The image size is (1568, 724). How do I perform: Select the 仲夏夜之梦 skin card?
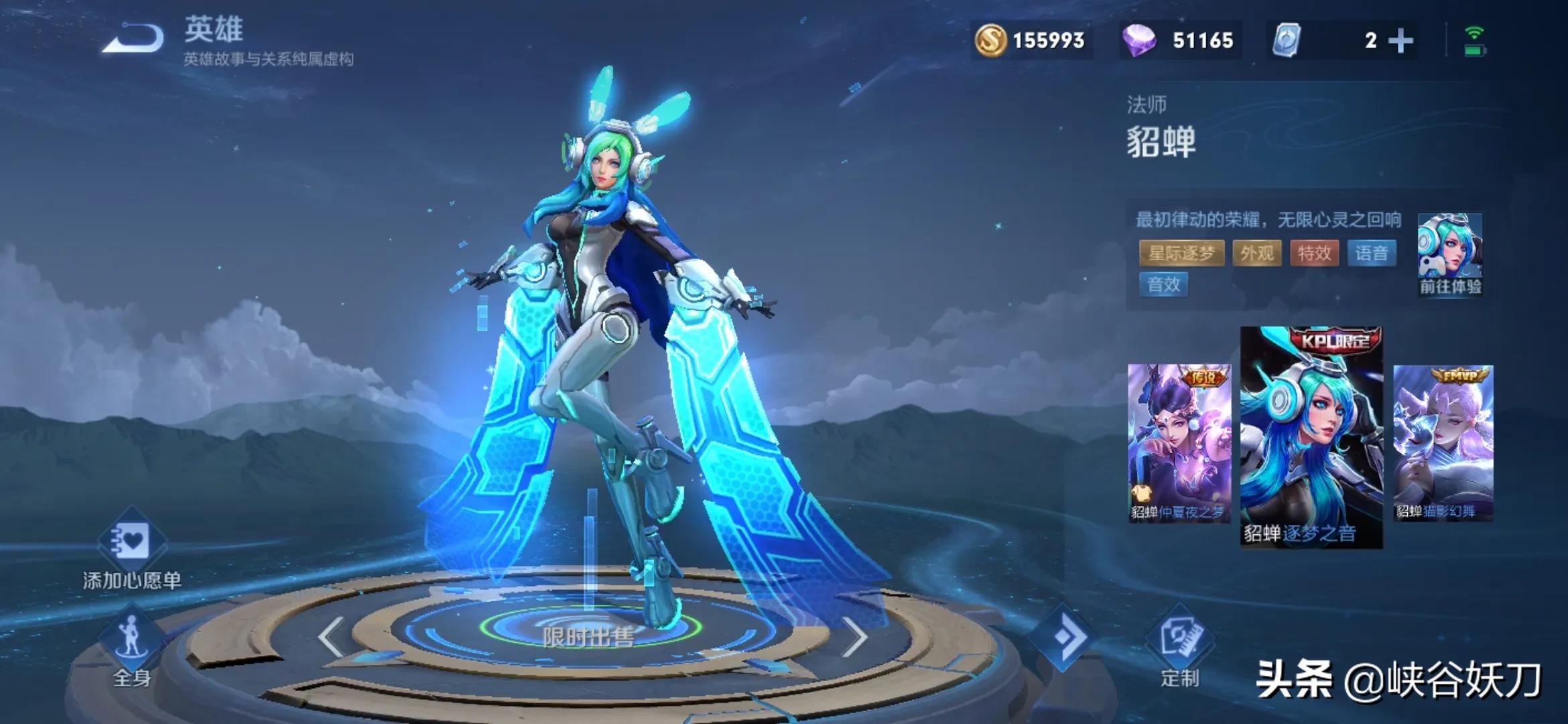click(x=1179, y=442)
